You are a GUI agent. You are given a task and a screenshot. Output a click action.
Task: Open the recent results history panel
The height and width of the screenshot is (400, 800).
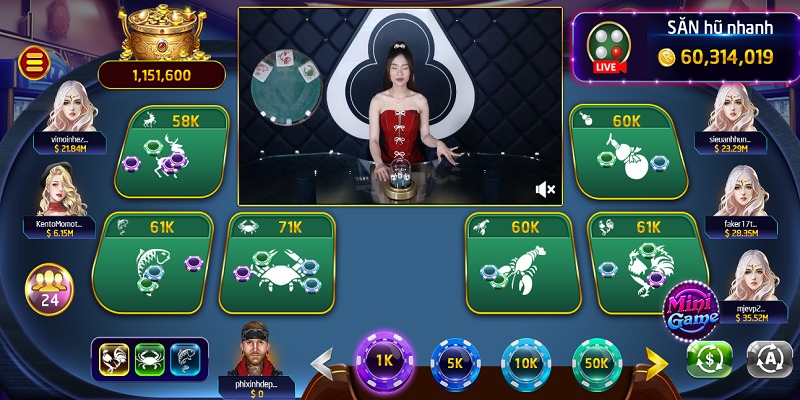151,360
